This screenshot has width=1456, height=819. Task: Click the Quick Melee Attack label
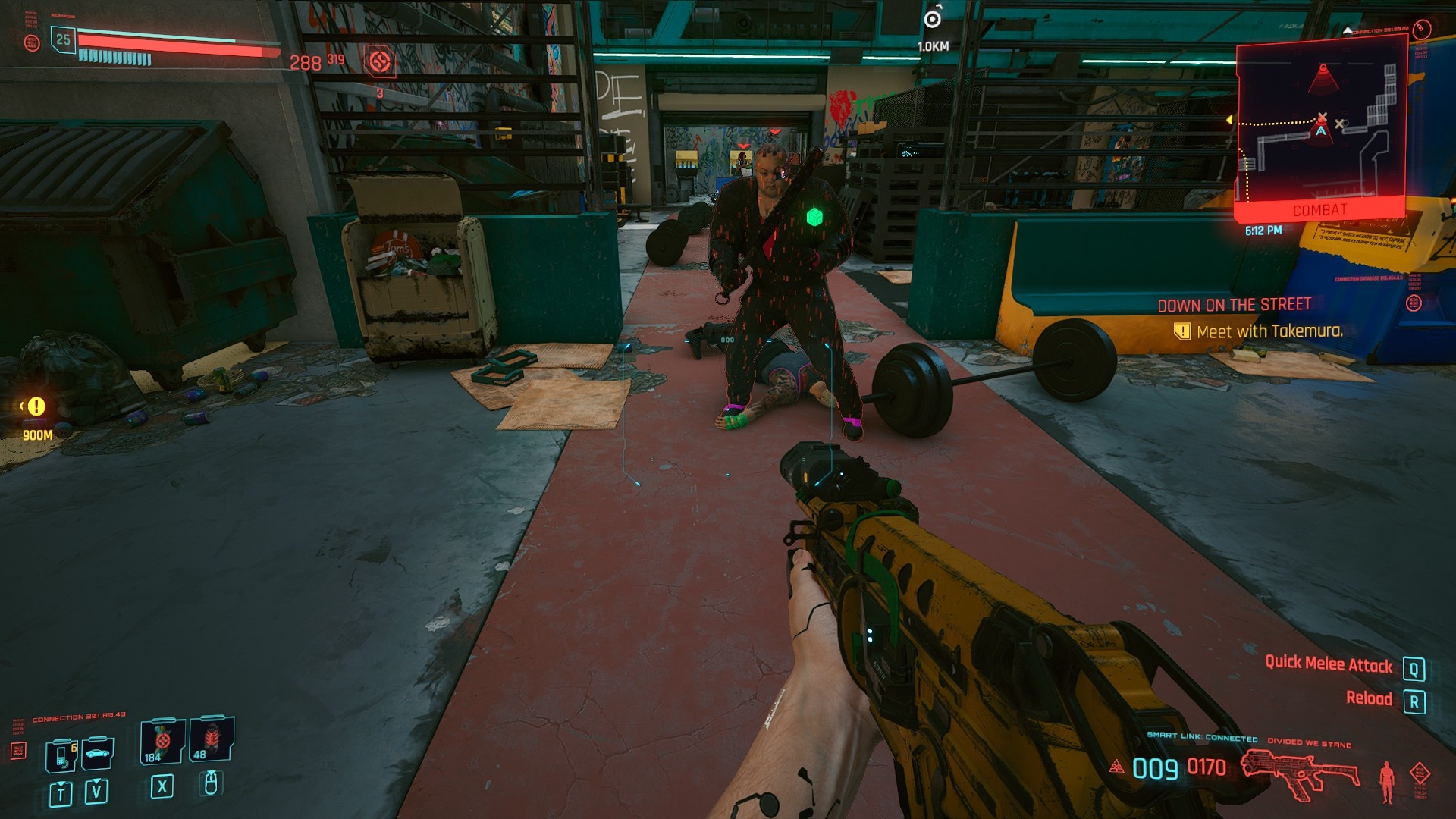pos(1328,664)
